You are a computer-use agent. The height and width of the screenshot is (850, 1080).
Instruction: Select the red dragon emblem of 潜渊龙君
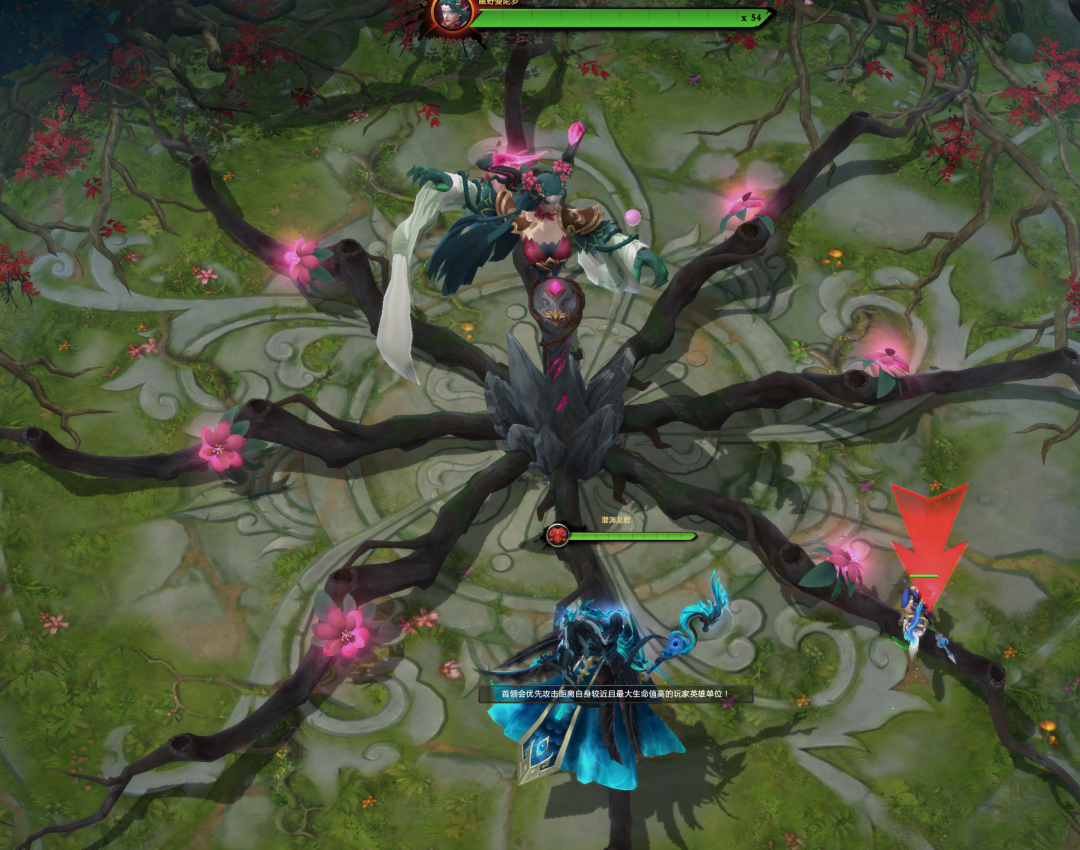557,536
